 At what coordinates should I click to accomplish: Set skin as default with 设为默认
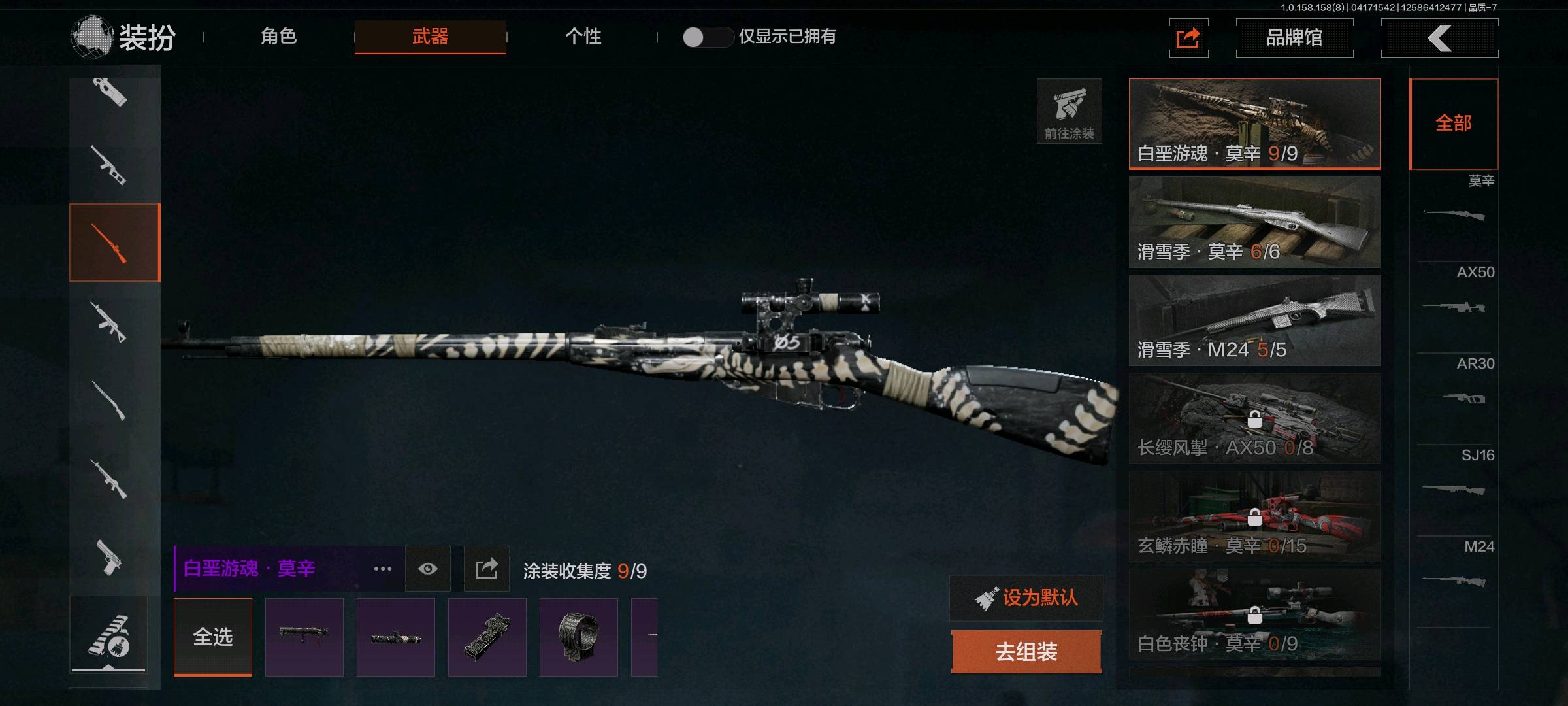1026,597
